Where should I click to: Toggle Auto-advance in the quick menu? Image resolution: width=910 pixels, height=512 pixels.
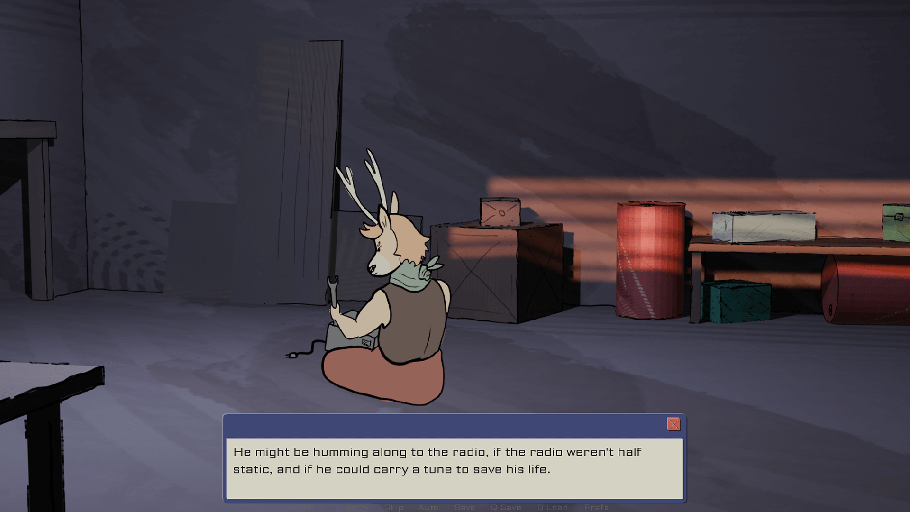coord(428,507)
